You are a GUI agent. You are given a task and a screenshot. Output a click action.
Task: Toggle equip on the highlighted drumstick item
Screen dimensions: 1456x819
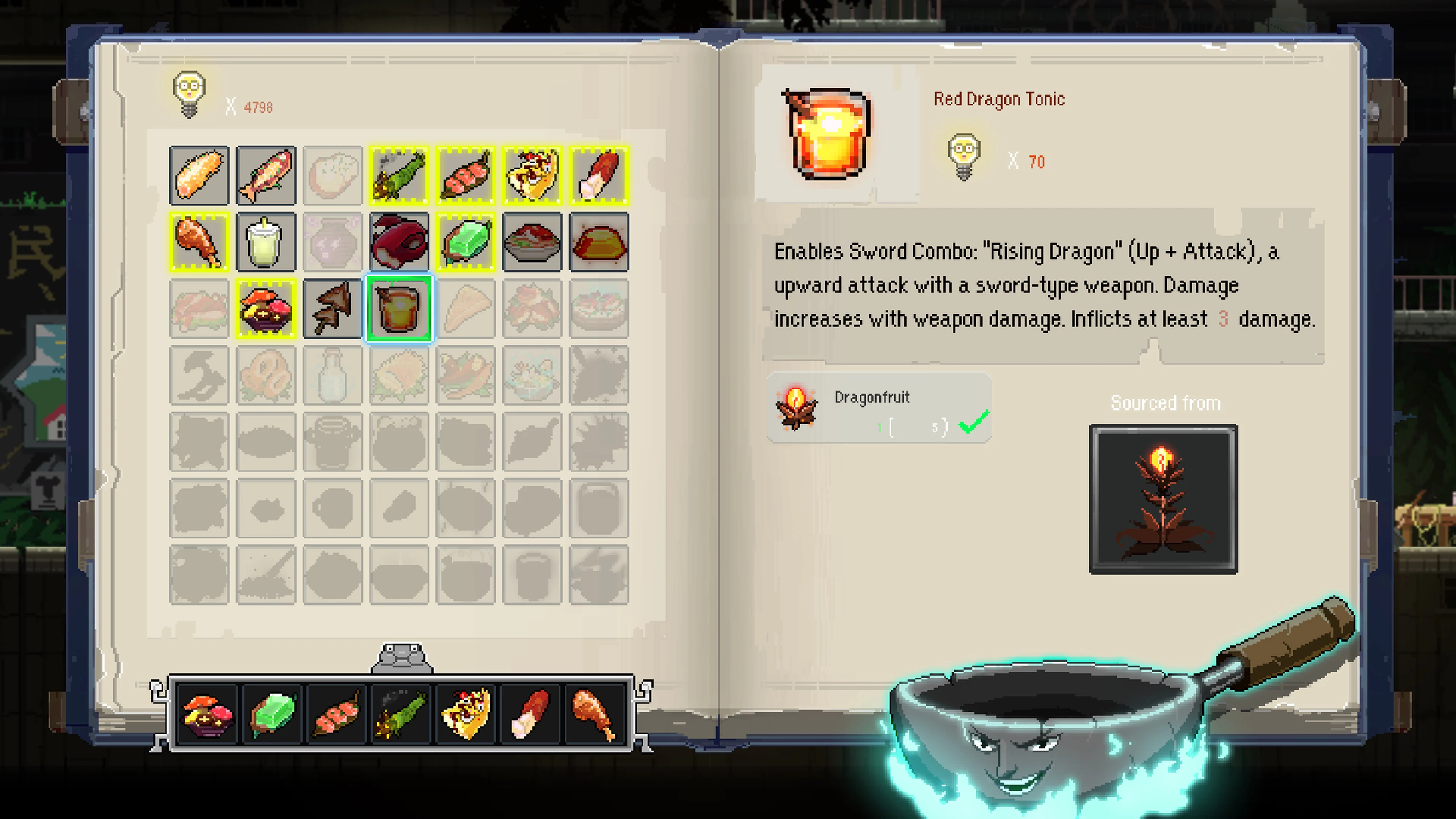coord(199,242)
